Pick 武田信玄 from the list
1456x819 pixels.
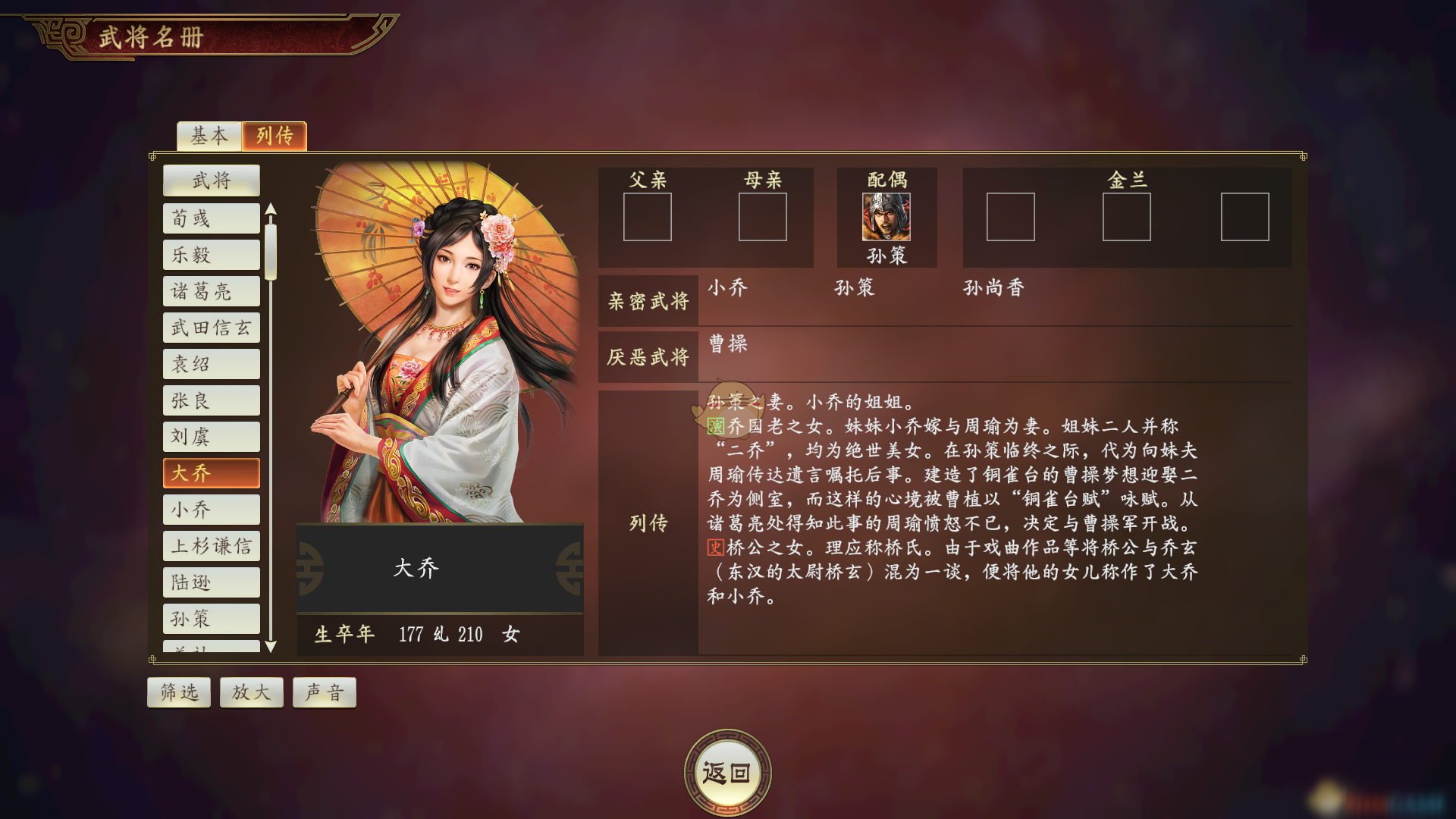click(211, 328)
